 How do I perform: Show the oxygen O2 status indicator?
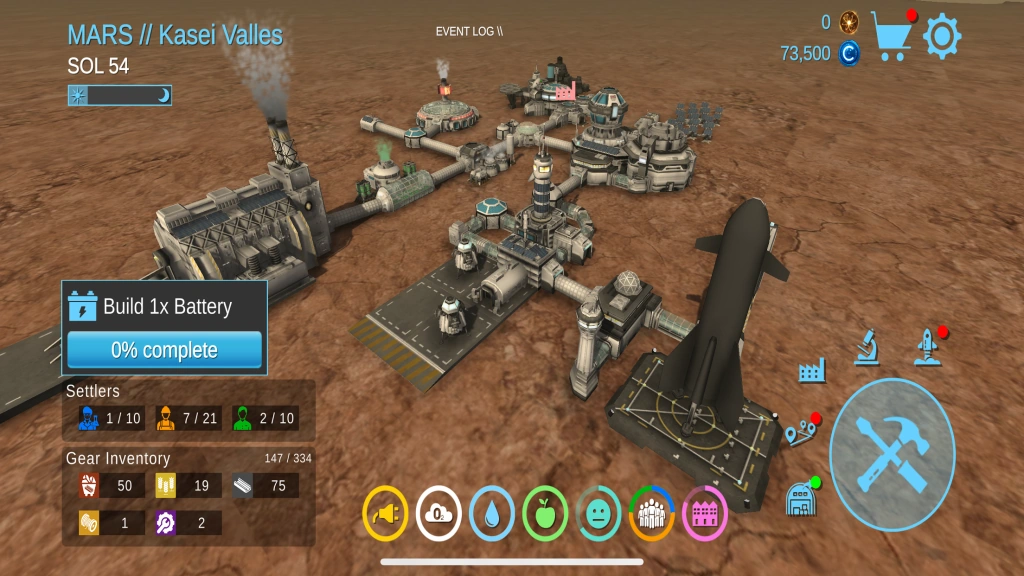click(438, 514)
